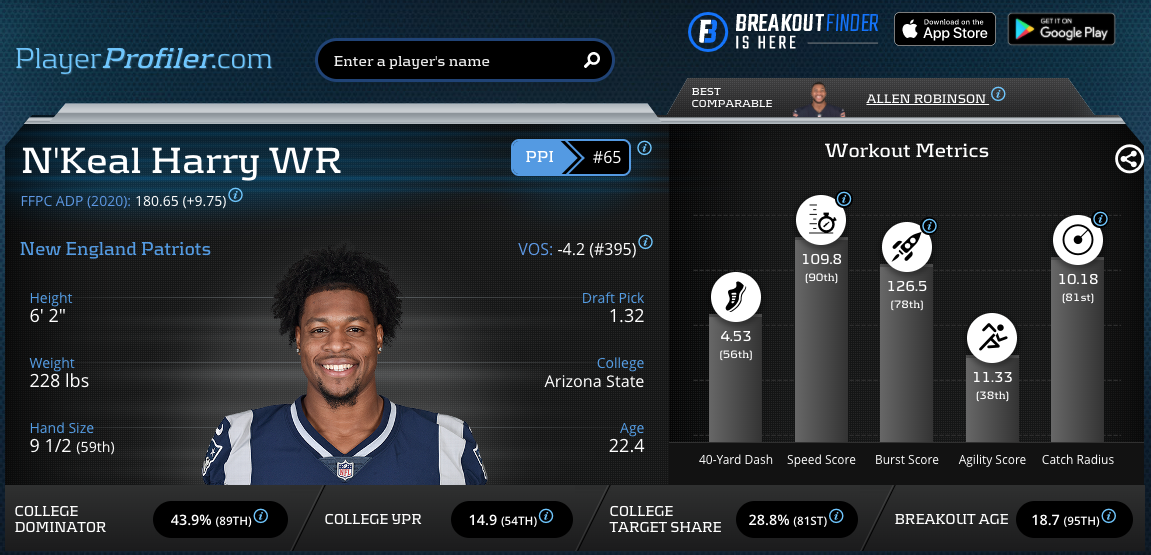This screenshot has height=555, width=1151.
Task: Select the Catch Radius target icon
Action: point(1077,240)
